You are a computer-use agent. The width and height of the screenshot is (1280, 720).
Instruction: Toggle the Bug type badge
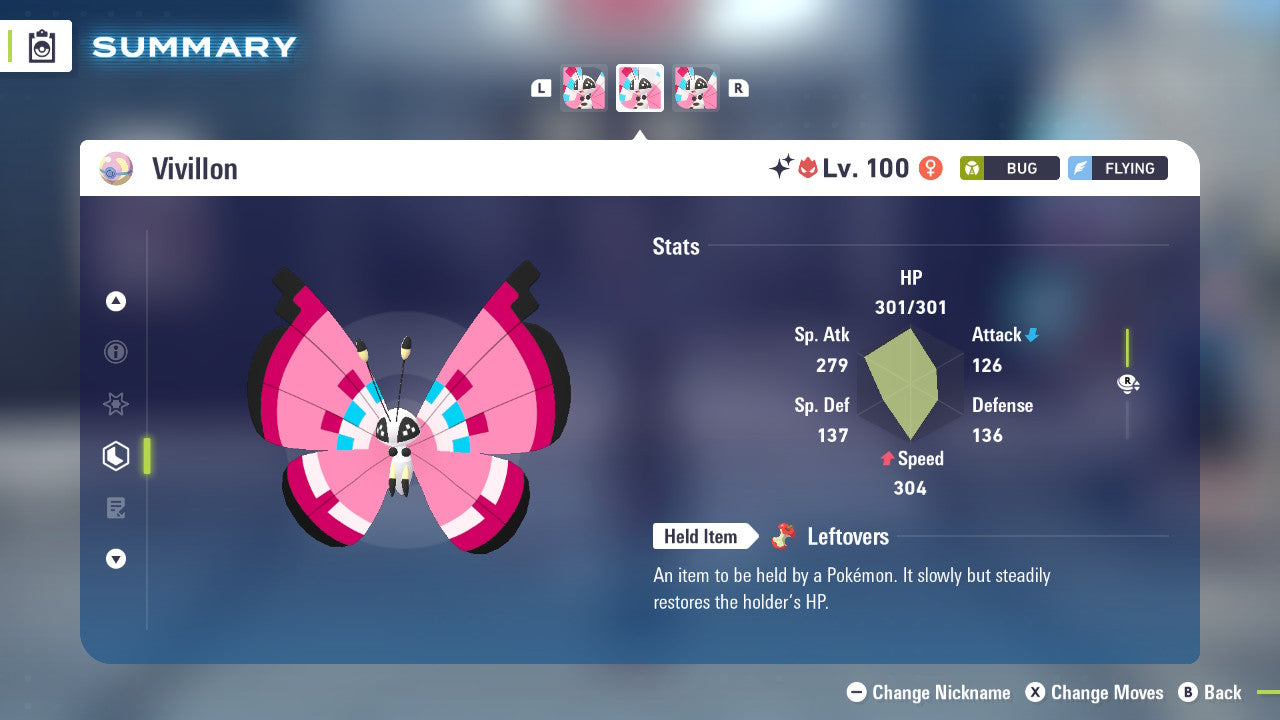pos(1009,168)
